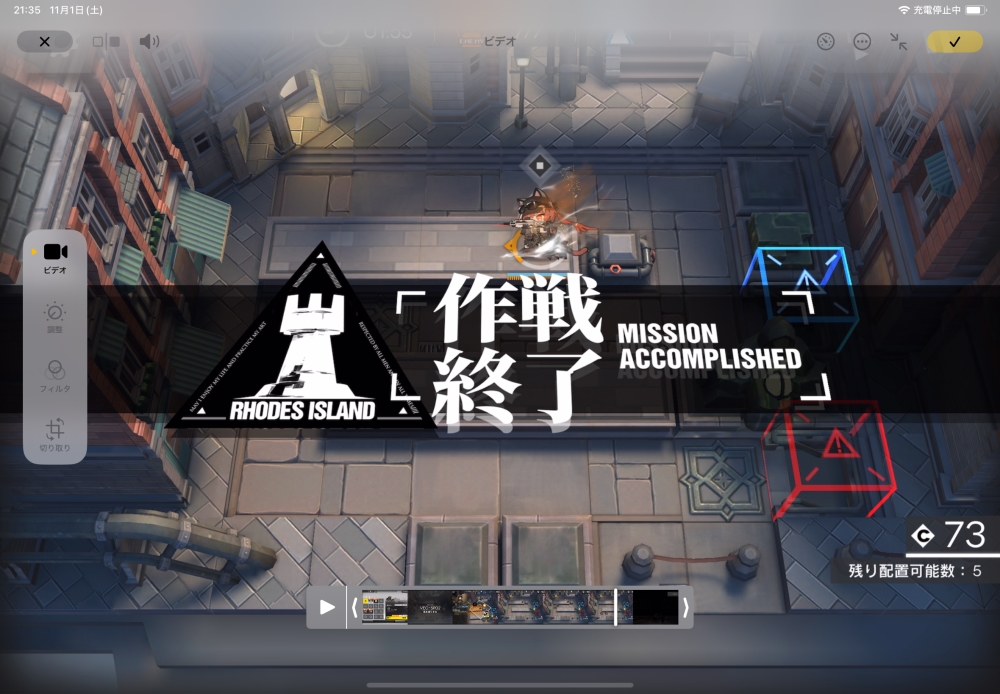The image size is (1000, 694).
Task: Toggle the video sound speaker icon
Action: tap(149, 42)
